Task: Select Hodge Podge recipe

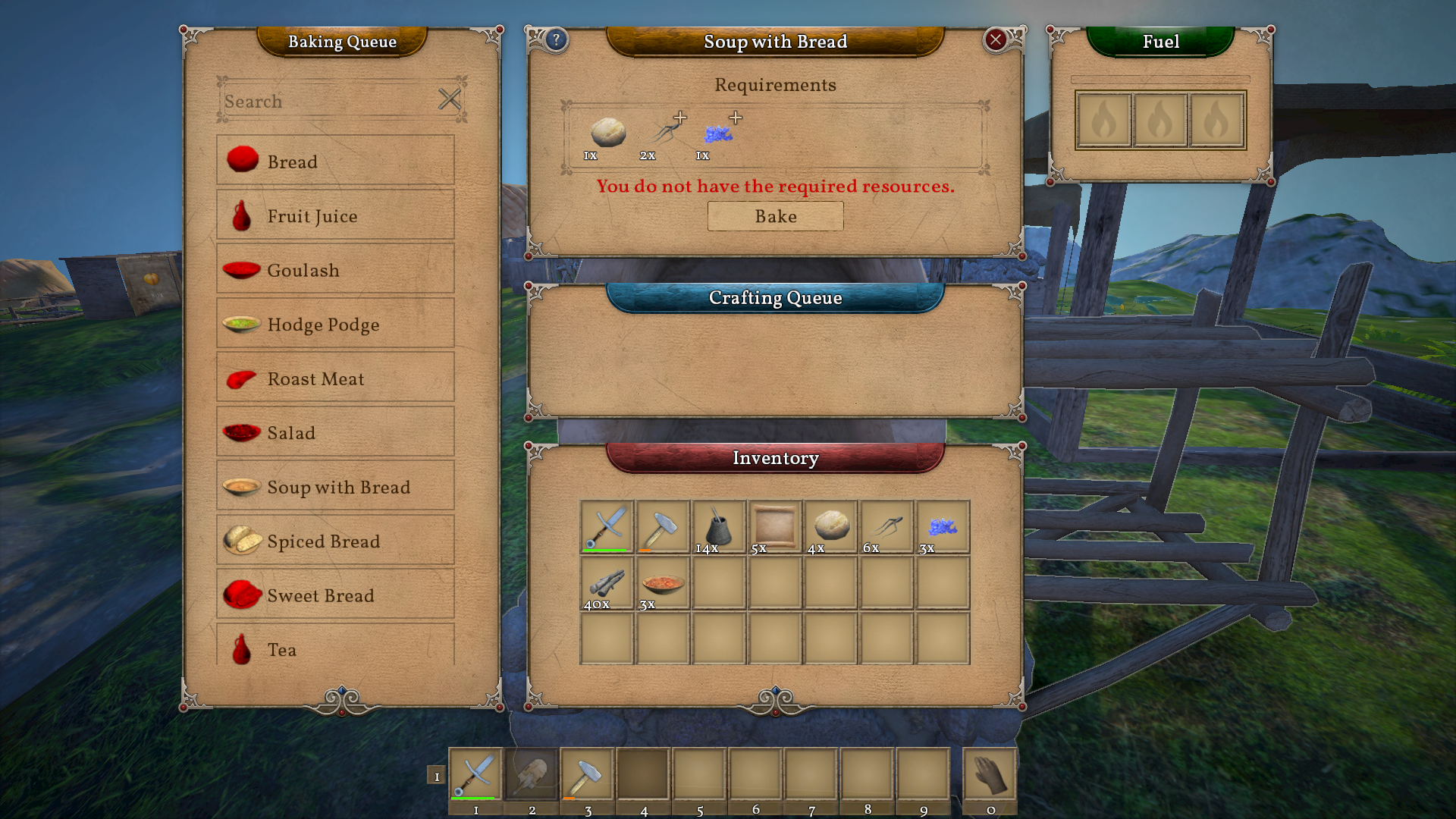Action: [335, 324]
